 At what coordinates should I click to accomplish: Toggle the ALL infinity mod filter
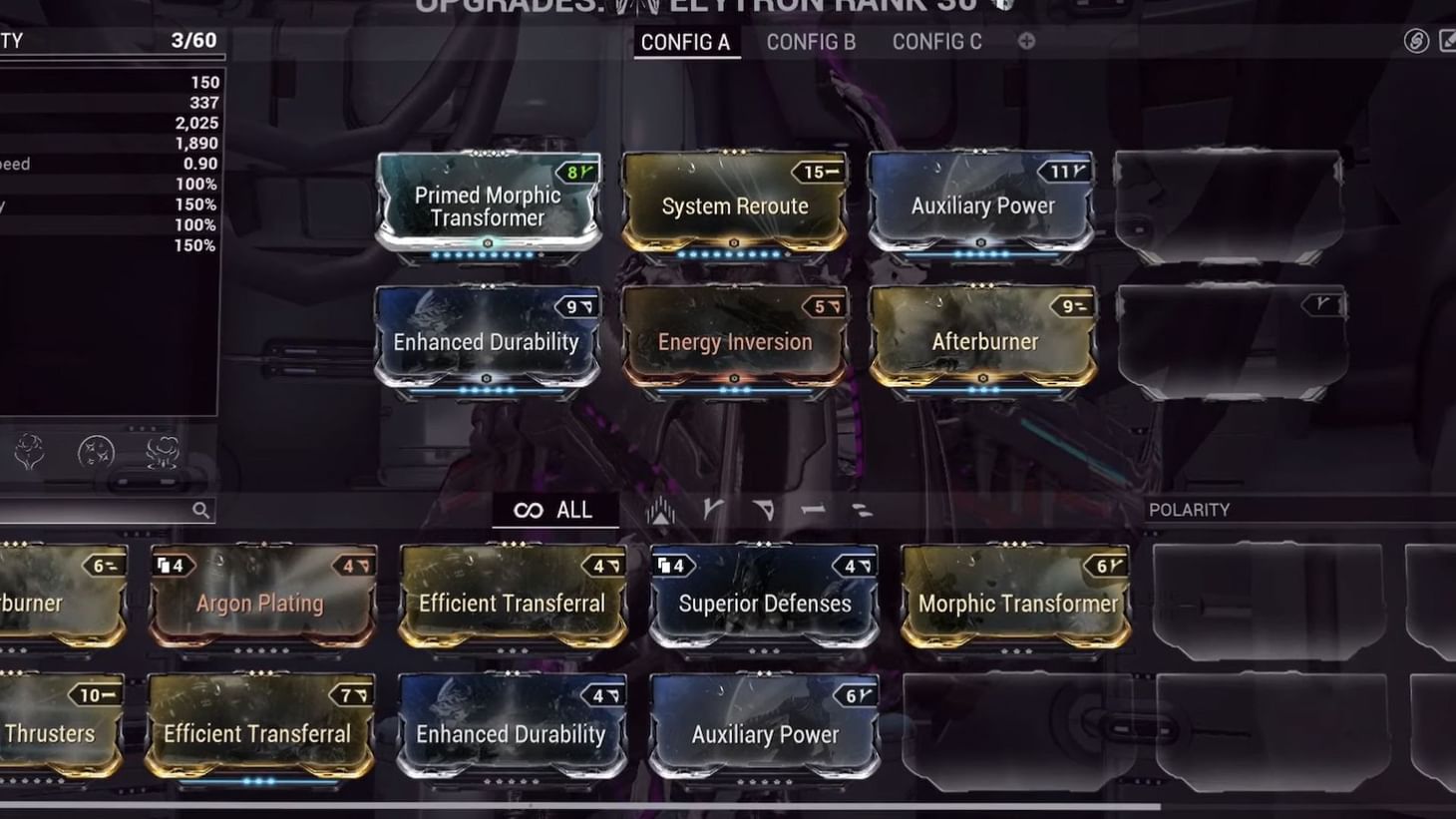[556, 509]
